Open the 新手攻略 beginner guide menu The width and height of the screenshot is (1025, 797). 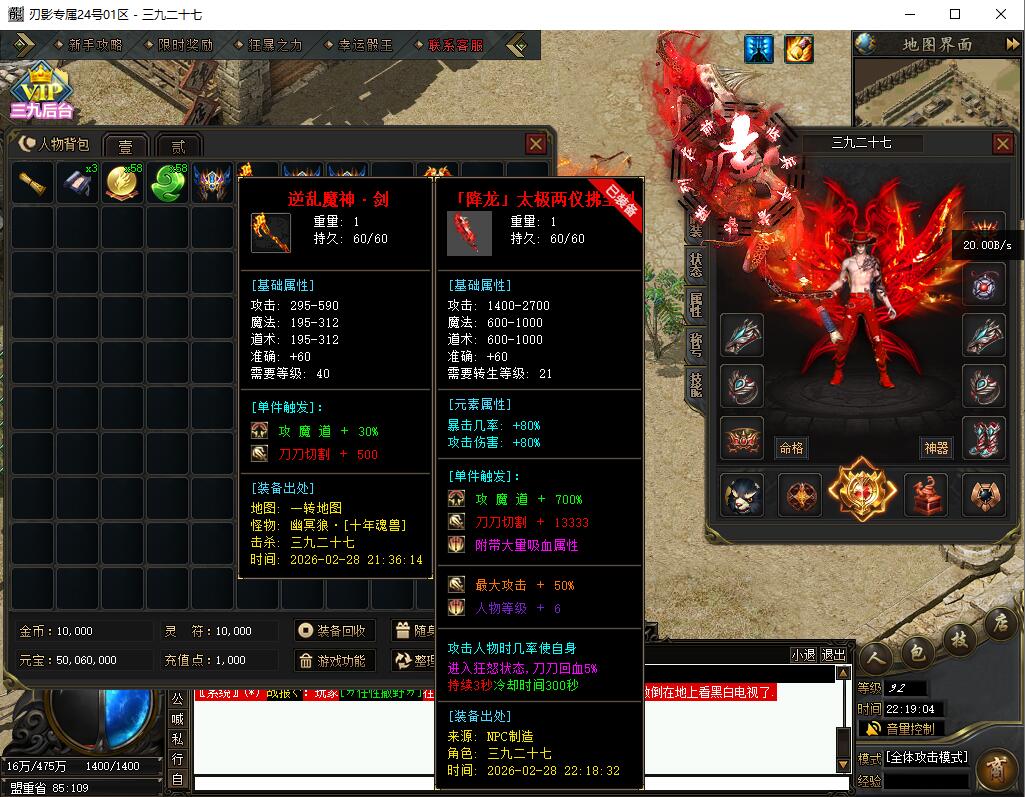pyautogui.click(x=95, y=45)
